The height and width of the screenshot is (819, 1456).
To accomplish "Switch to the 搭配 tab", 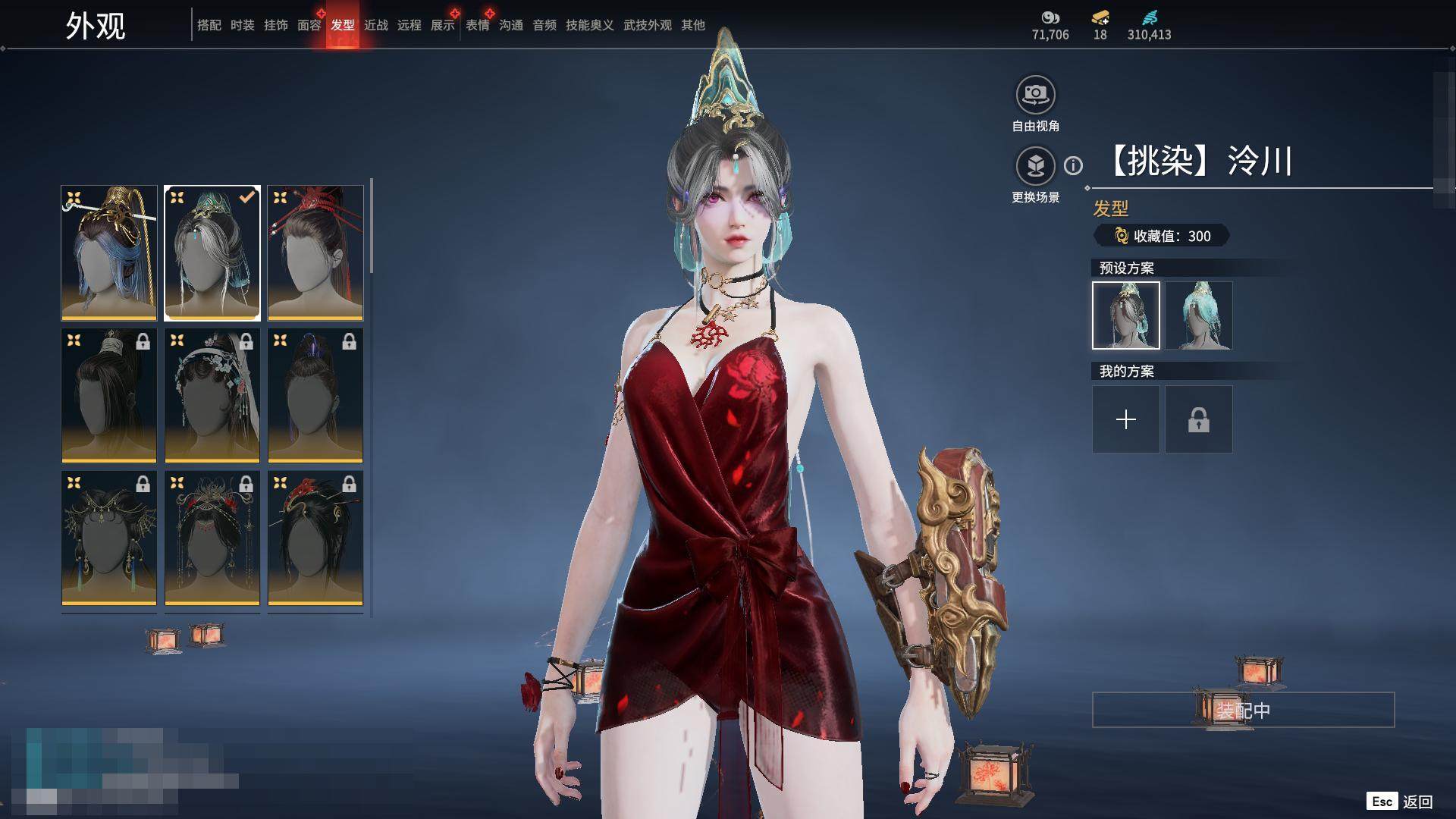I will pos(209,26).
